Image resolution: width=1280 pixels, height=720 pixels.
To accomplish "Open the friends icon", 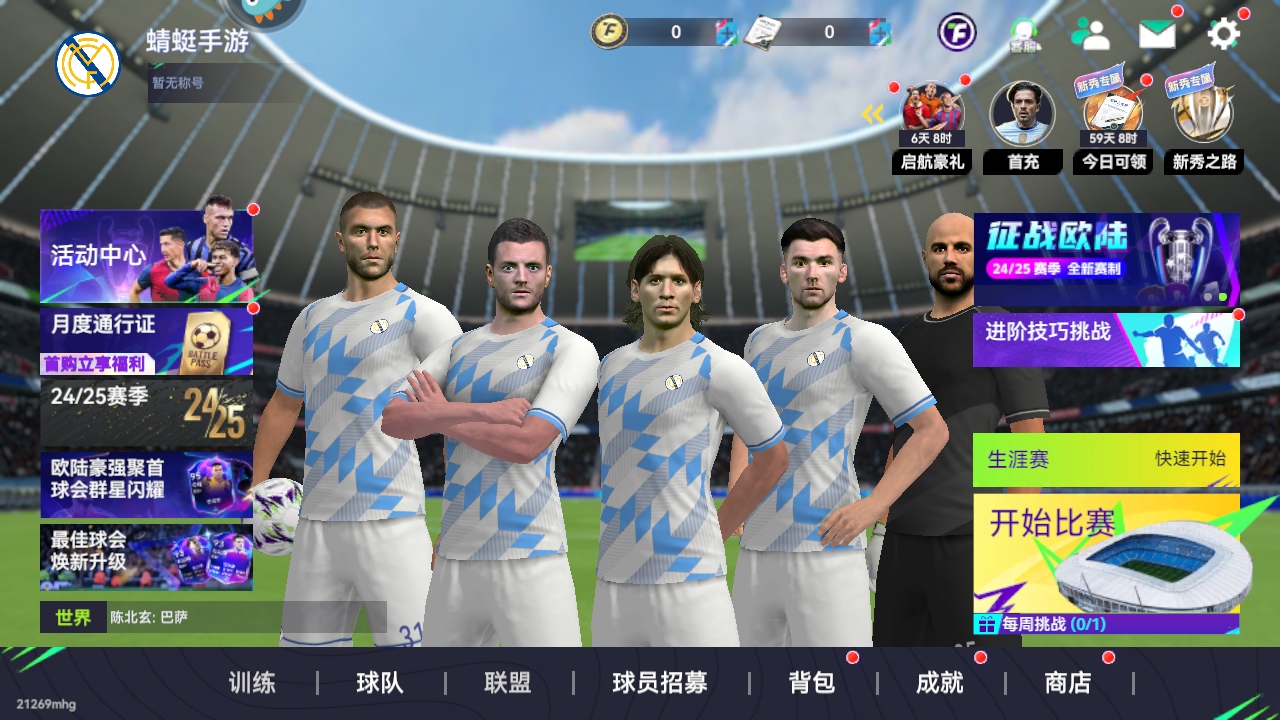I will (1090, 35).
